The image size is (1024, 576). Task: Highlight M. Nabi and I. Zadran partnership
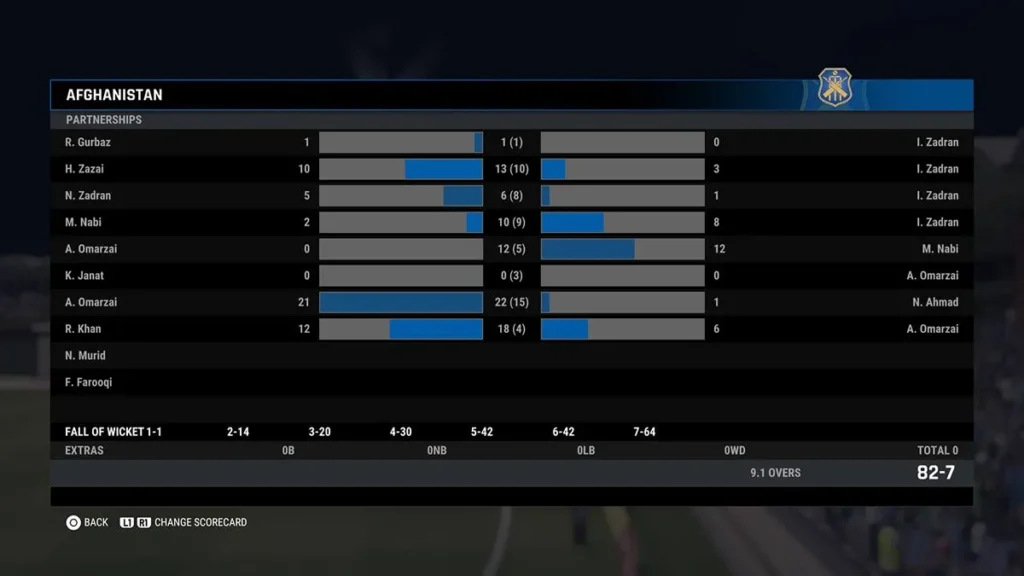point(511,222)
